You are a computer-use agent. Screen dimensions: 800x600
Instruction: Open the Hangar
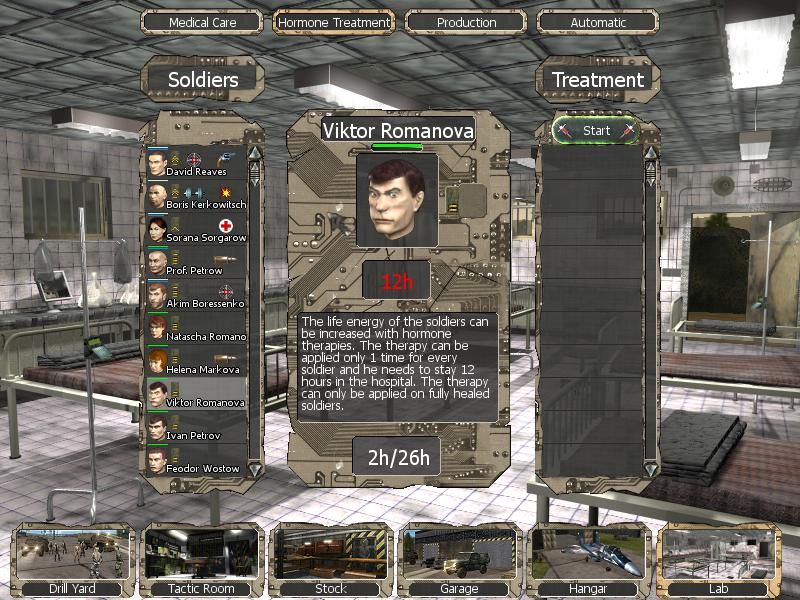coord(588,561)
